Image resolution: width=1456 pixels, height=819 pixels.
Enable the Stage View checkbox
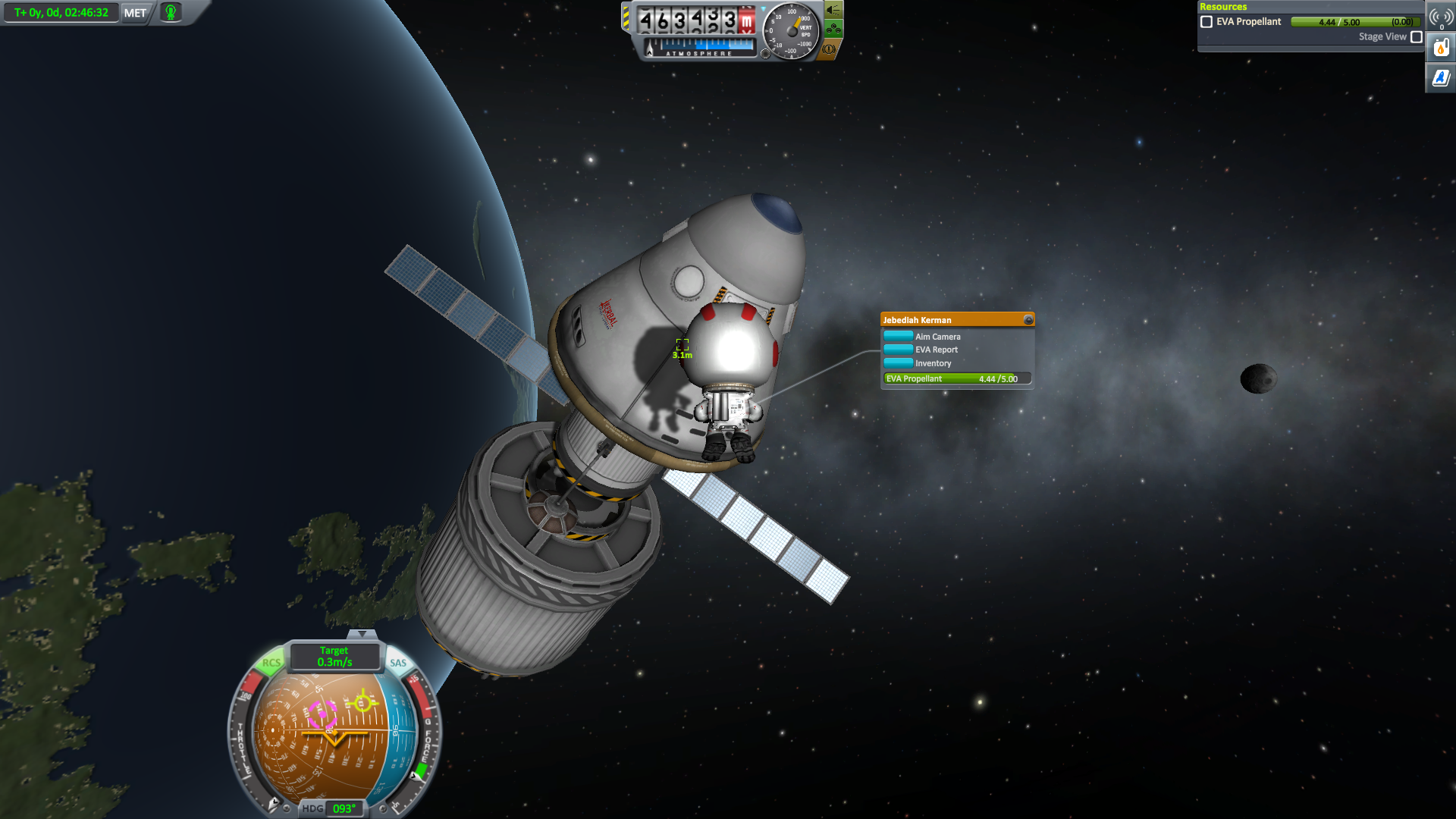[1416, 36]
